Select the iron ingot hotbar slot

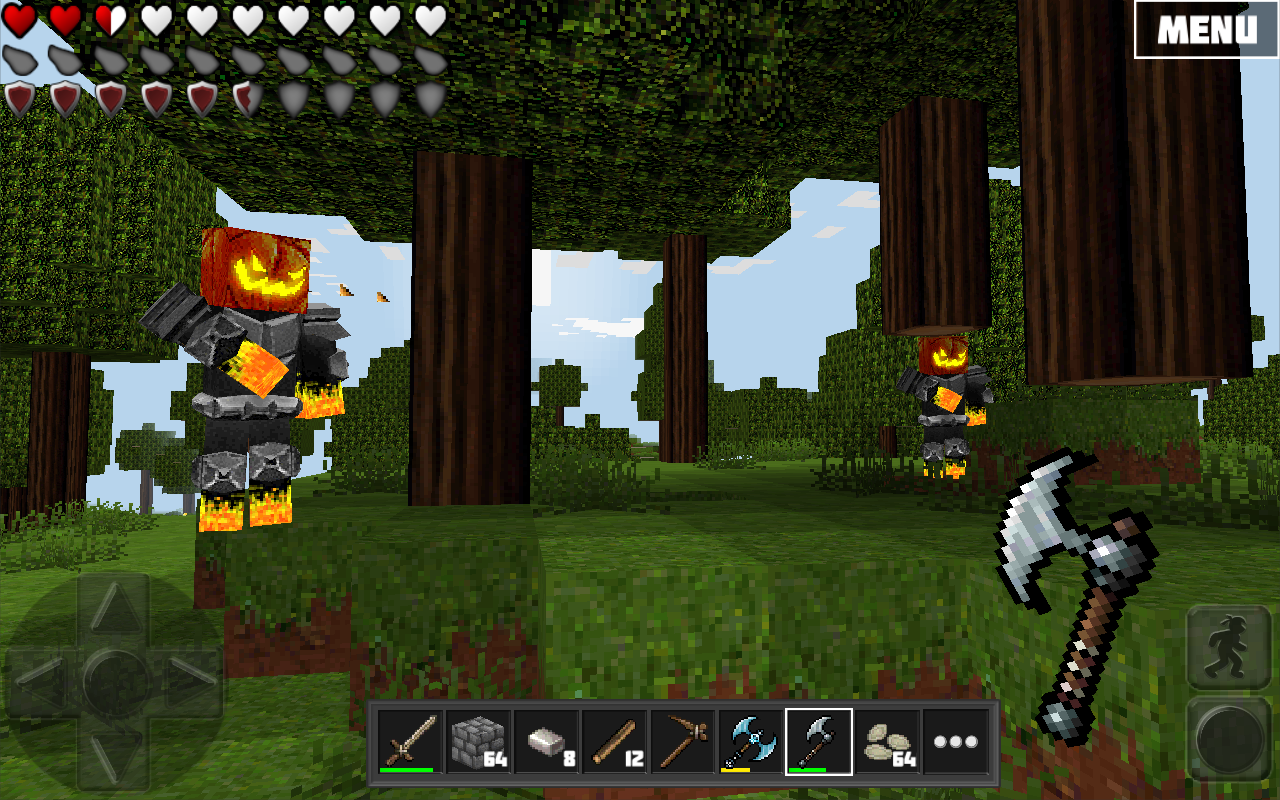click(x=545, y=740)
